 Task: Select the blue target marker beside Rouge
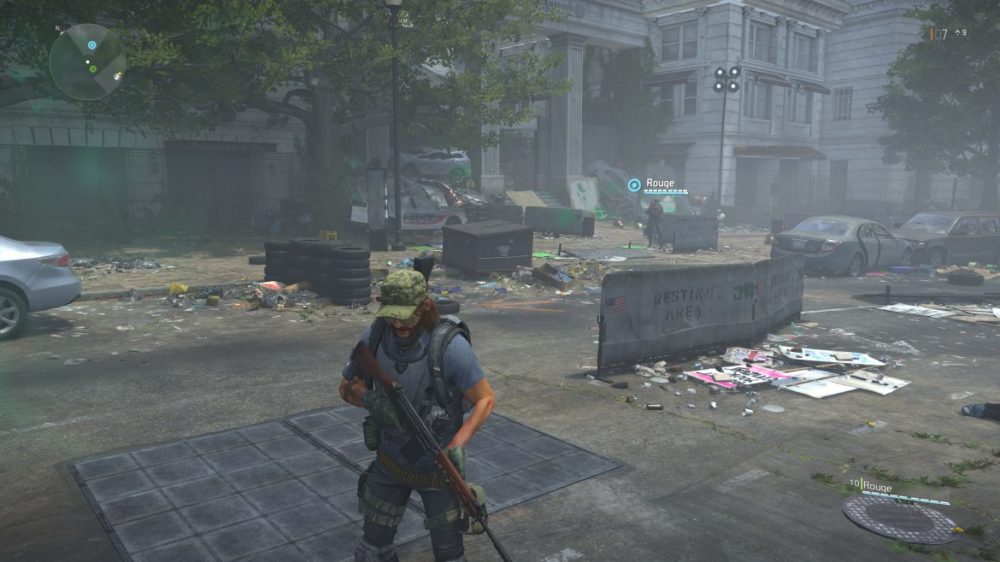(634, 185)
